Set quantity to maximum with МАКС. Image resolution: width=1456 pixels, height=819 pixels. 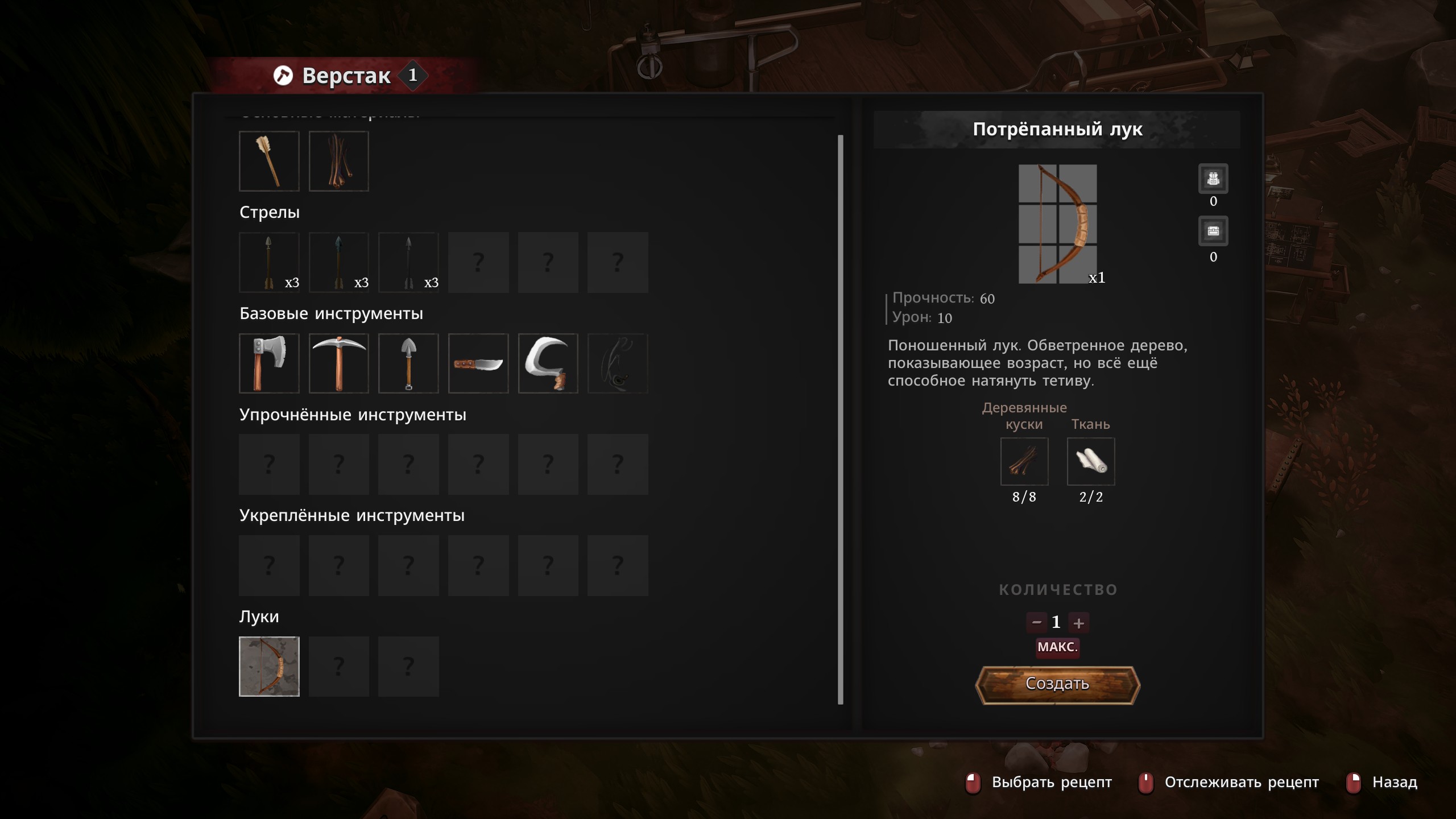coord(1057,647)
